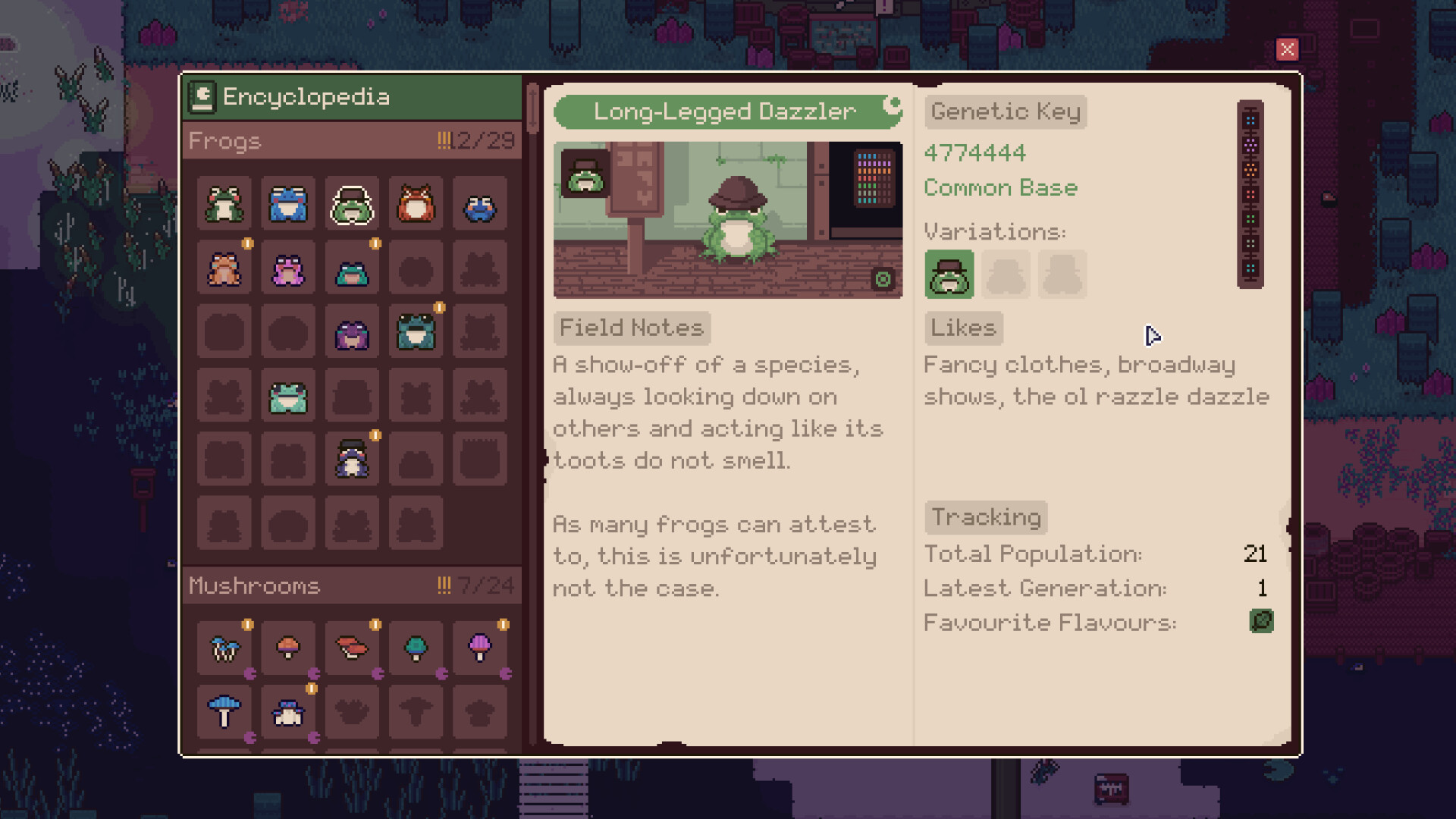The width and height of the screenshot is (1456, 819).
Task: Click the Likes section header
Action: click(x=962, y=328)
